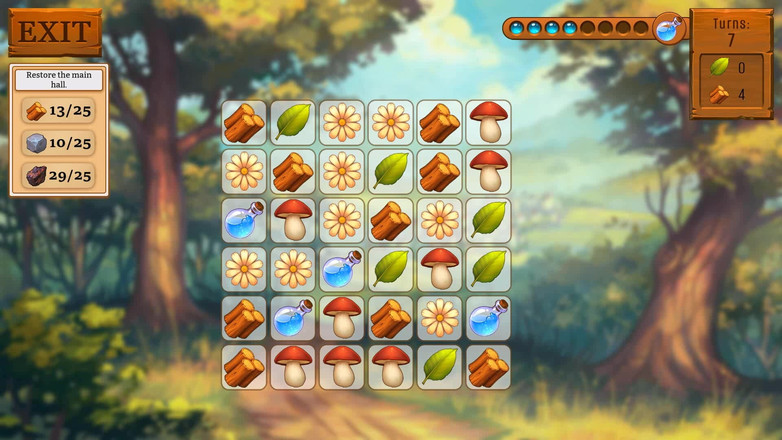Select the wood log tile in the third row
Viewport: 782px width, 440px height.
tap(391, 220)
